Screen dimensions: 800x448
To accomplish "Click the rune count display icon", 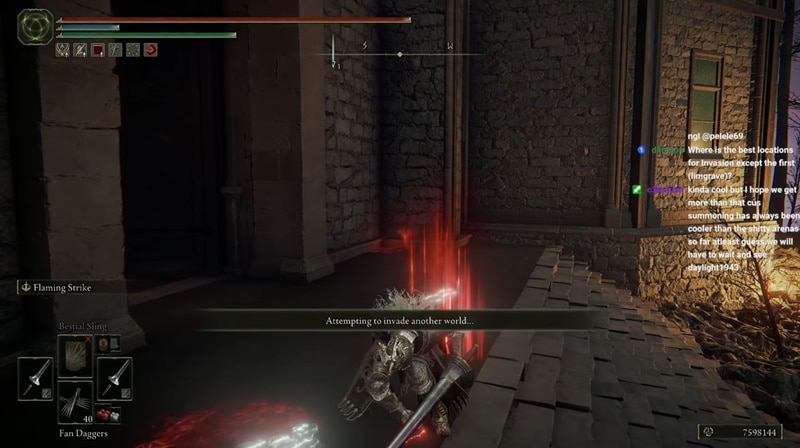I will click(708, 432).
